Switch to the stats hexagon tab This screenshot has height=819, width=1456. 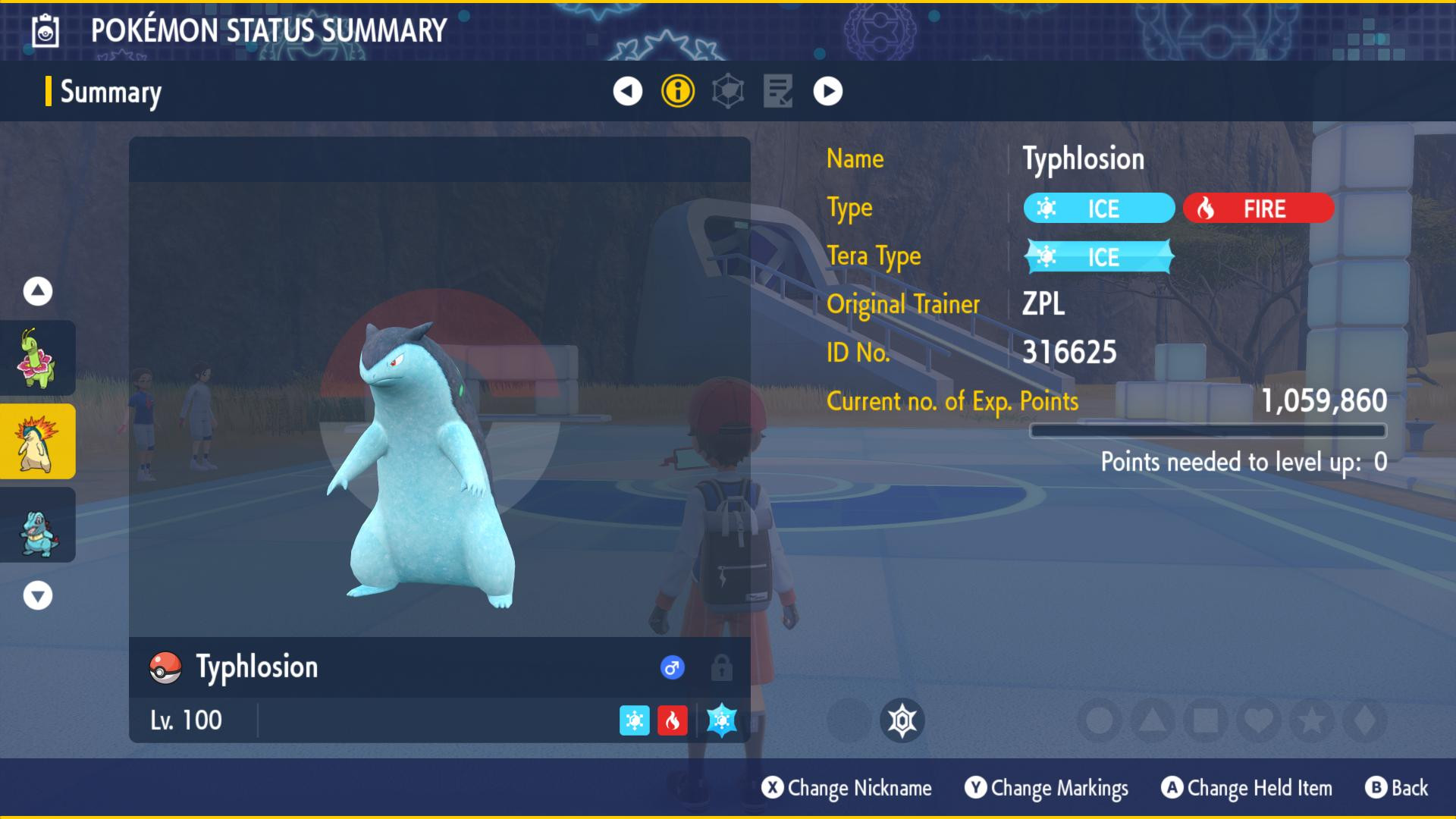(728, 92)
